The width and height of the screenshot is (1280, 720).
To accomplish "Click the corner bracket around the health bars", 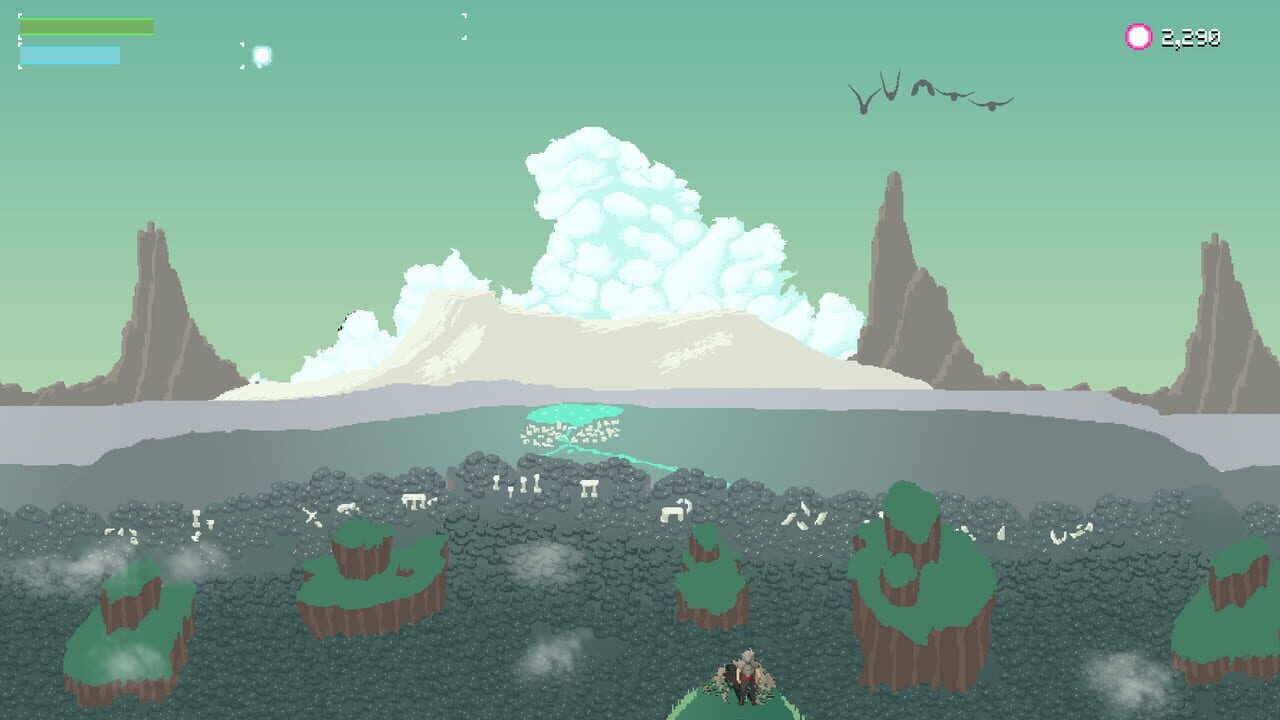I will pos(20,15).
